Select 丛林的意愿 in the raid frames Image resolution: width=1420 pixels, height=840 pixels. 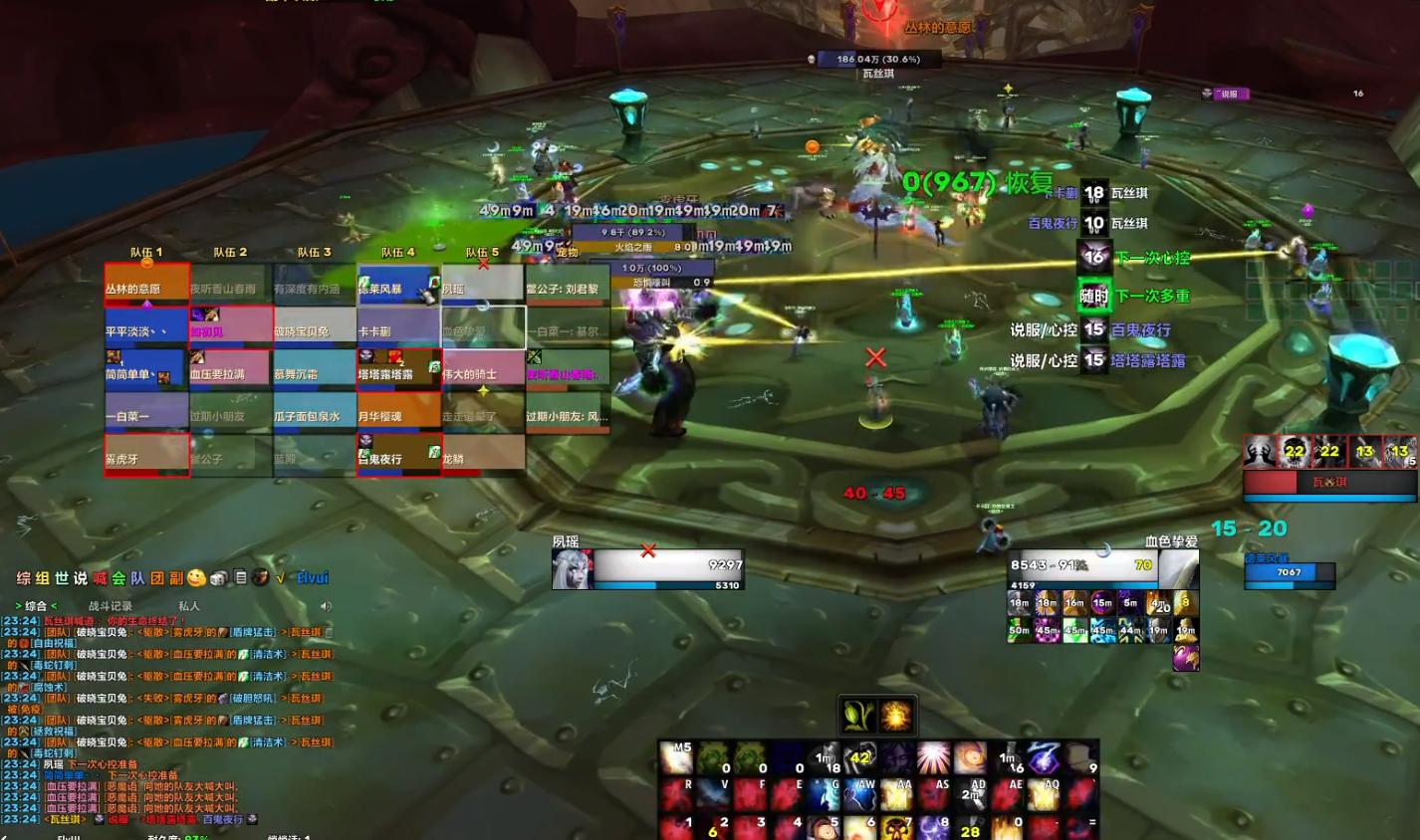146,287
